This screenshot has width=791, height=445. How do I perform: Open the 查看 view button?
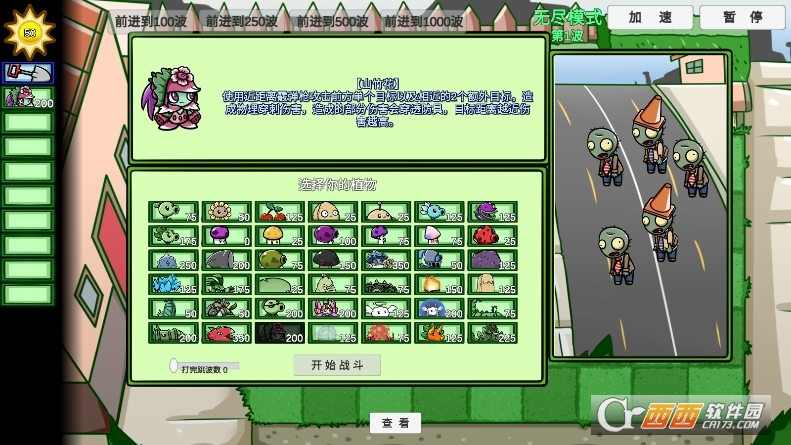(395, 423)
